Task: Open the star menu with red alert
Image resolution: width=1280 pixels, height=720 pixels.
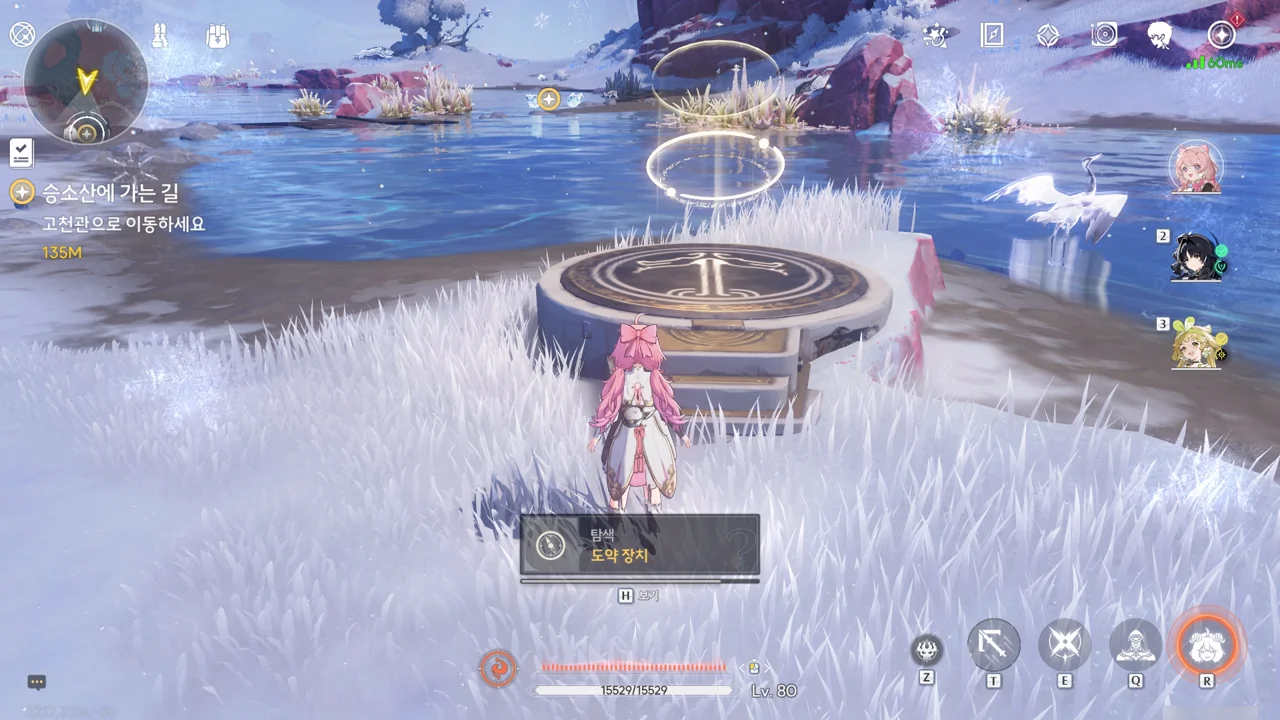Action: point(1221,36)
